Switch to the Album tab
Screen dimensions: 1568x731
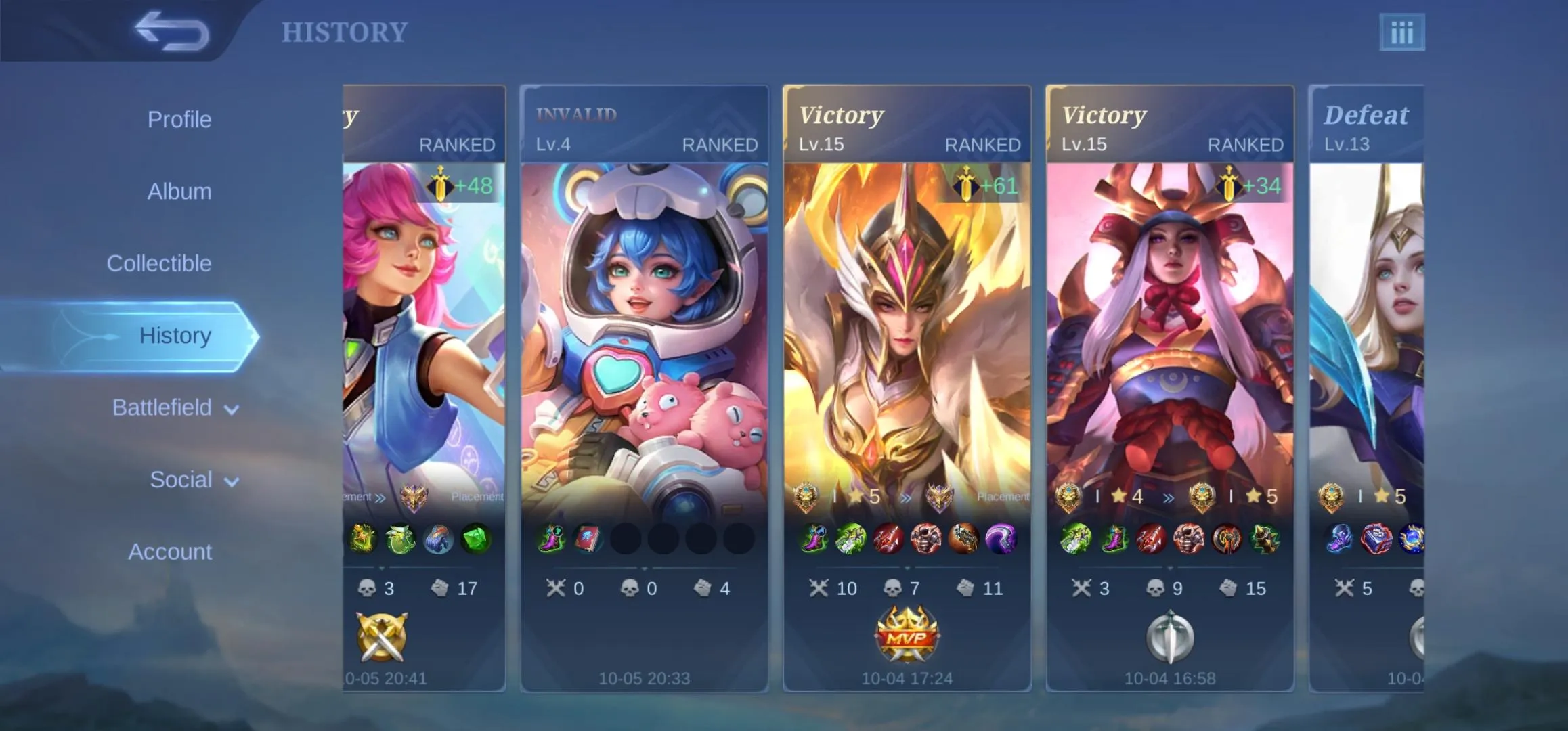(179, 191)
